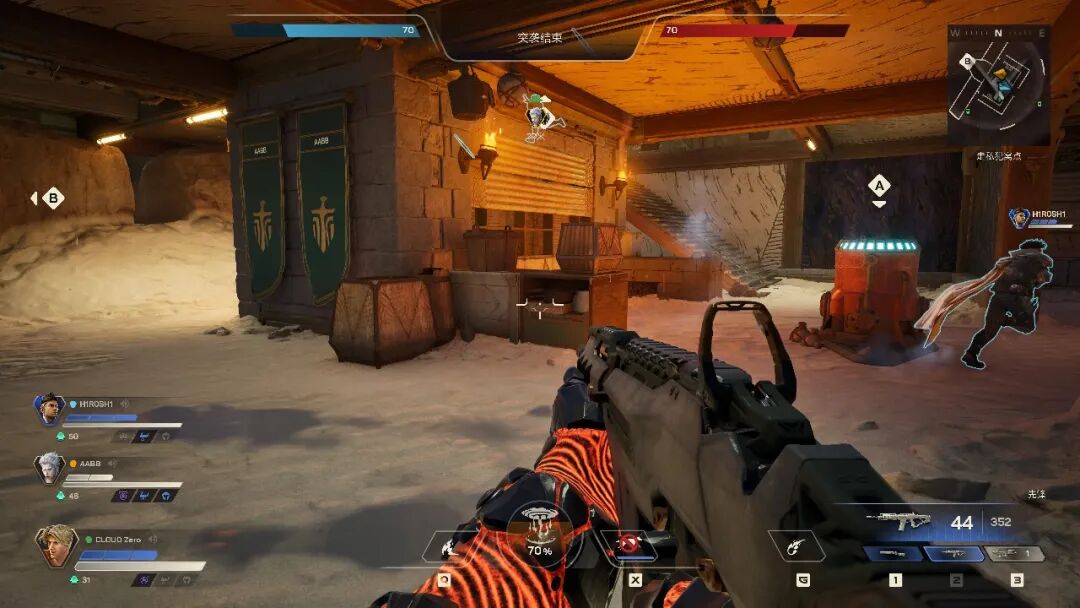Toggle voice icon beside CLOUD Zero's name
This screenshot has height=608, width=1080.
pos(152,539)
